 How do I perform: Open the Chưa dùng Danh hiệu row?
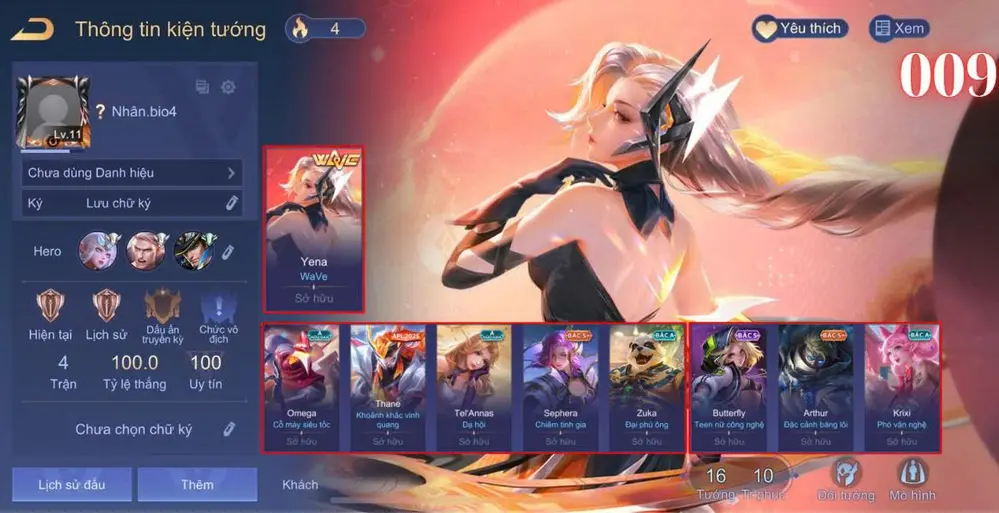tap(132, 173)
